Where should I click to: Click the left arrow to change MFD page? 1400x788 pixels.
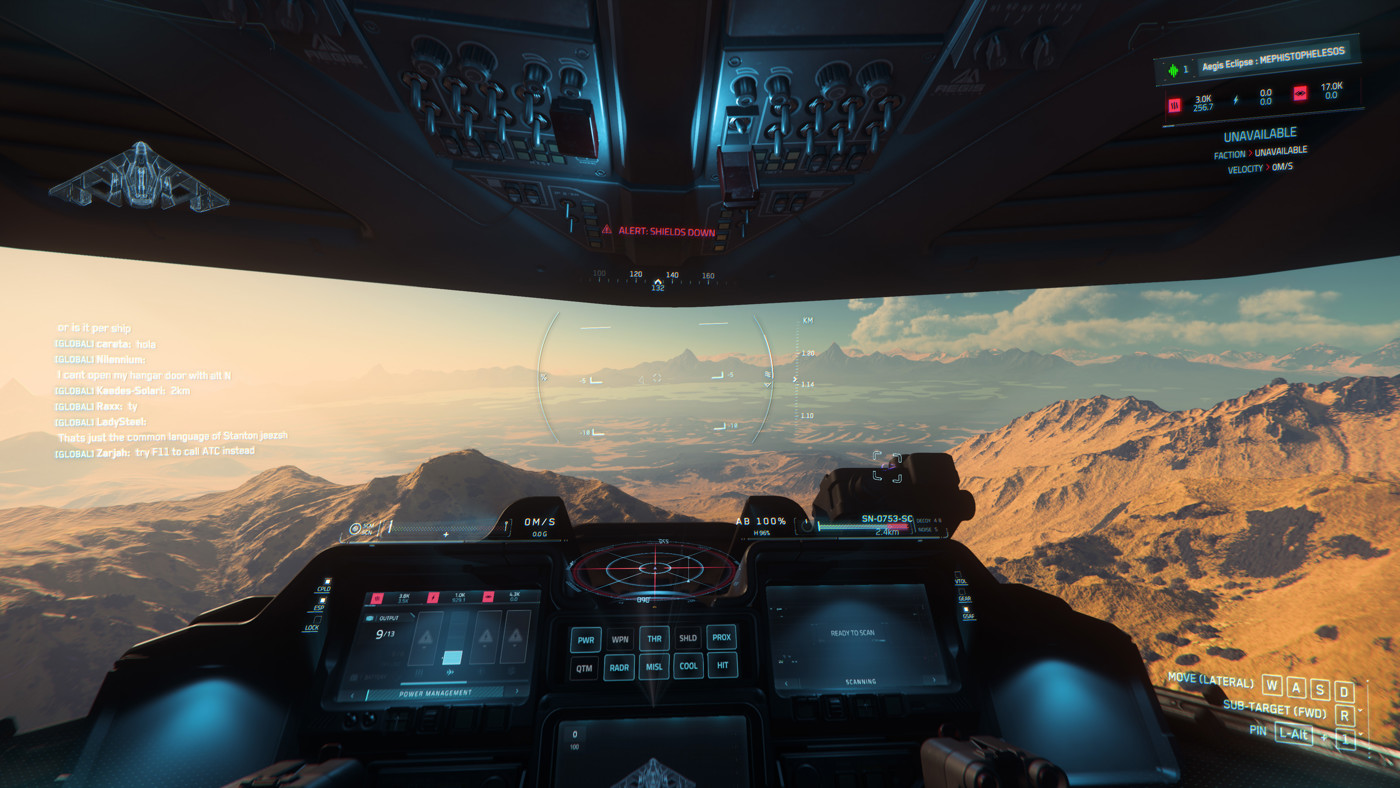[352, 695]
